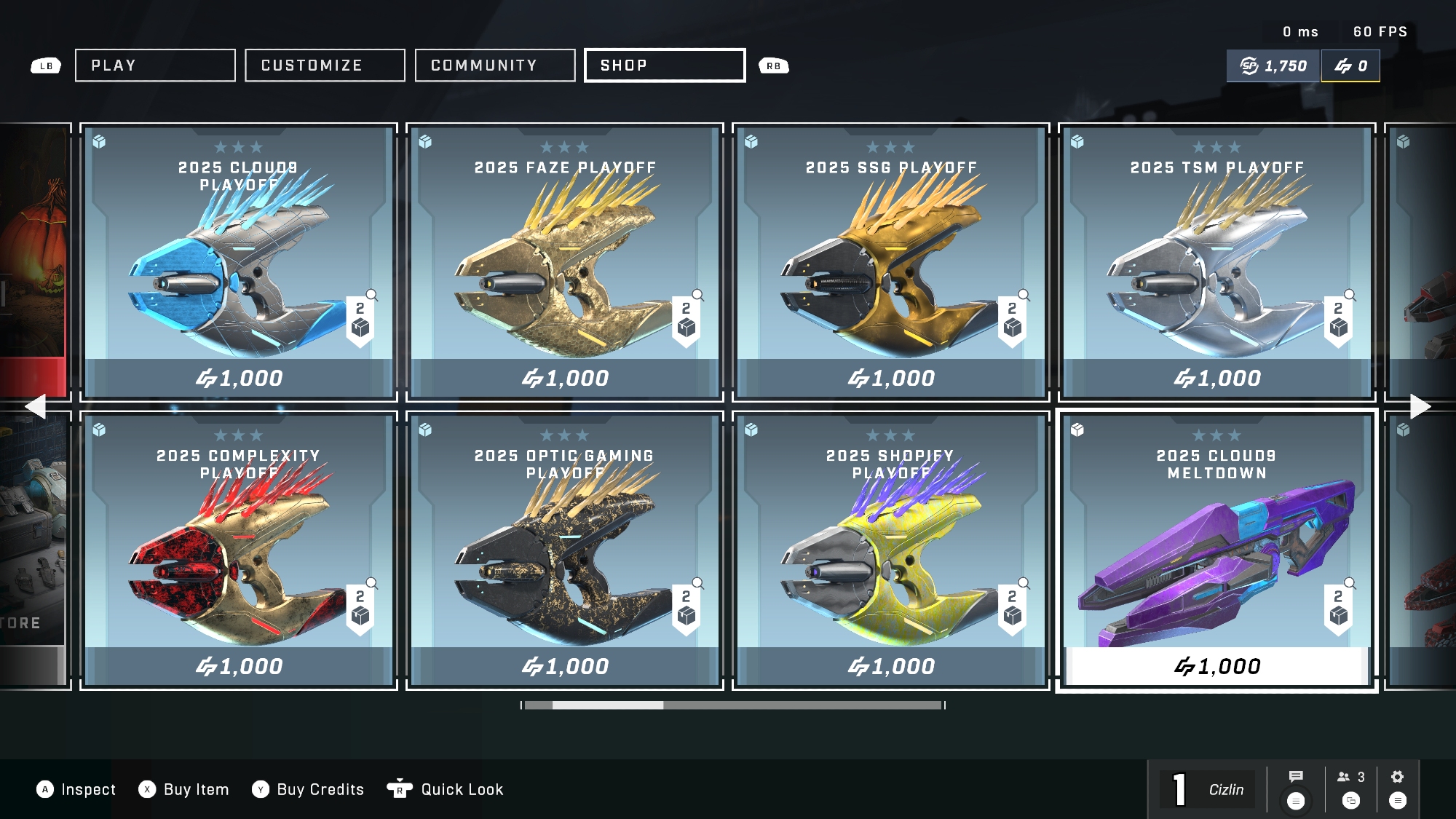
Task: Go to the Community tab
Action: [495, 66]
